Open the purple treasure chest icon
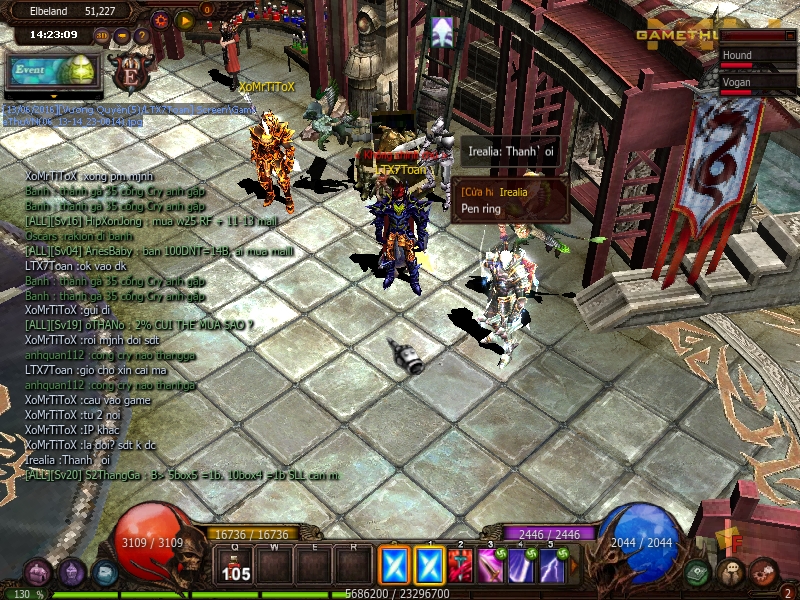Screen dimensions: 800x600 [x=38, y=573]
